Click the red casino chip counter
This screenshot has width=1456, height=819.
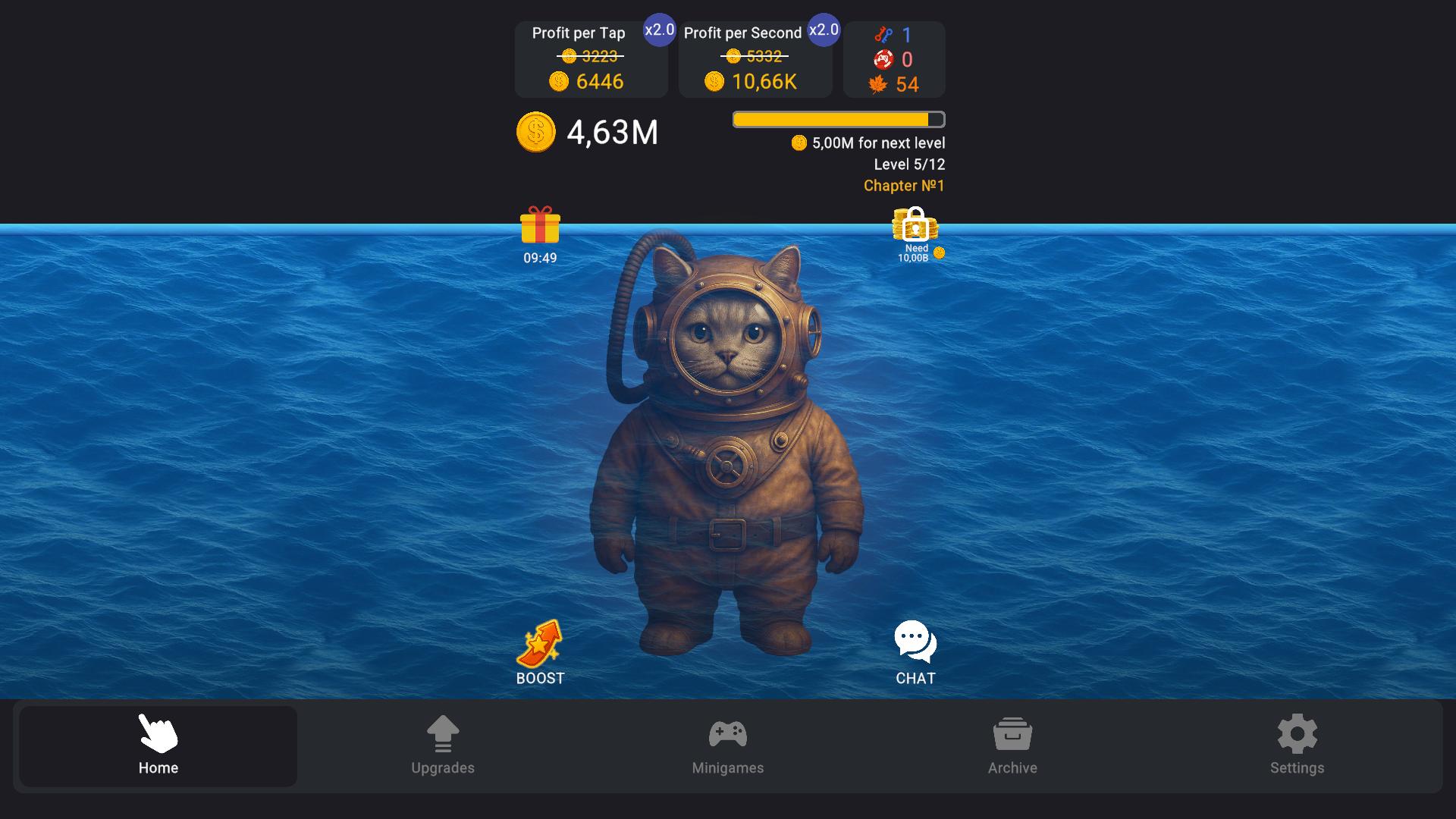(882, 58)
